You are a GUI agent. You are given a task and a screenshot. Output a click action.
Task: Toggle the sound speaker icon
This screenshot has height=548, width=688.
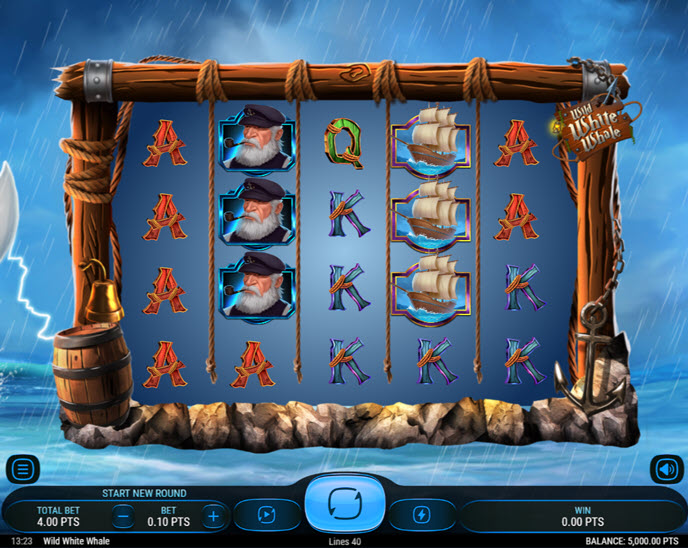point(666,469)
